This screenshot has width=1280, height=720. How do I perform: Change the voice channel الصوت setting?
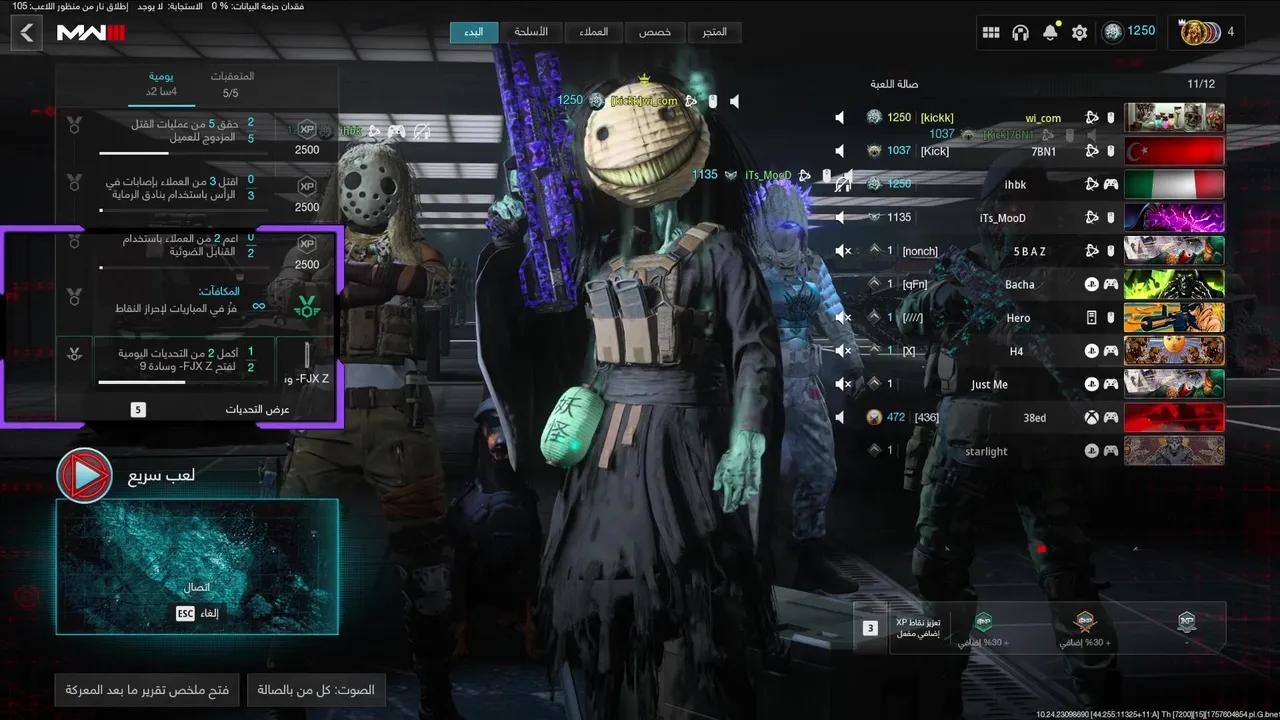pyautogui.click(x=316, y=689)
